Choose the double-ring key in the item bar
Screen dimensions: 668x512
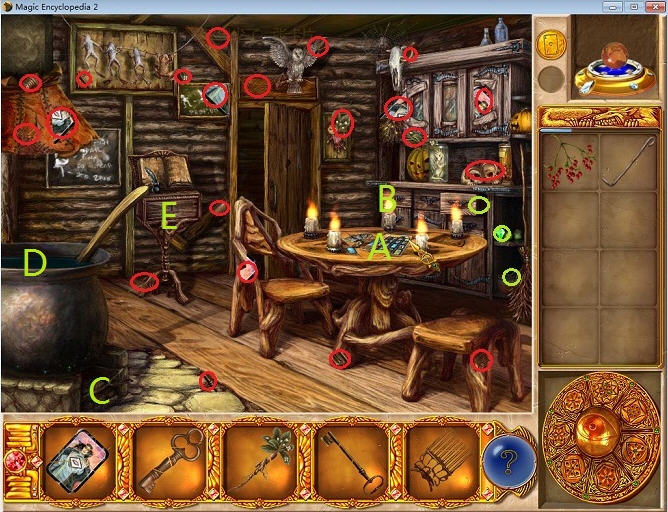[166, 461]
